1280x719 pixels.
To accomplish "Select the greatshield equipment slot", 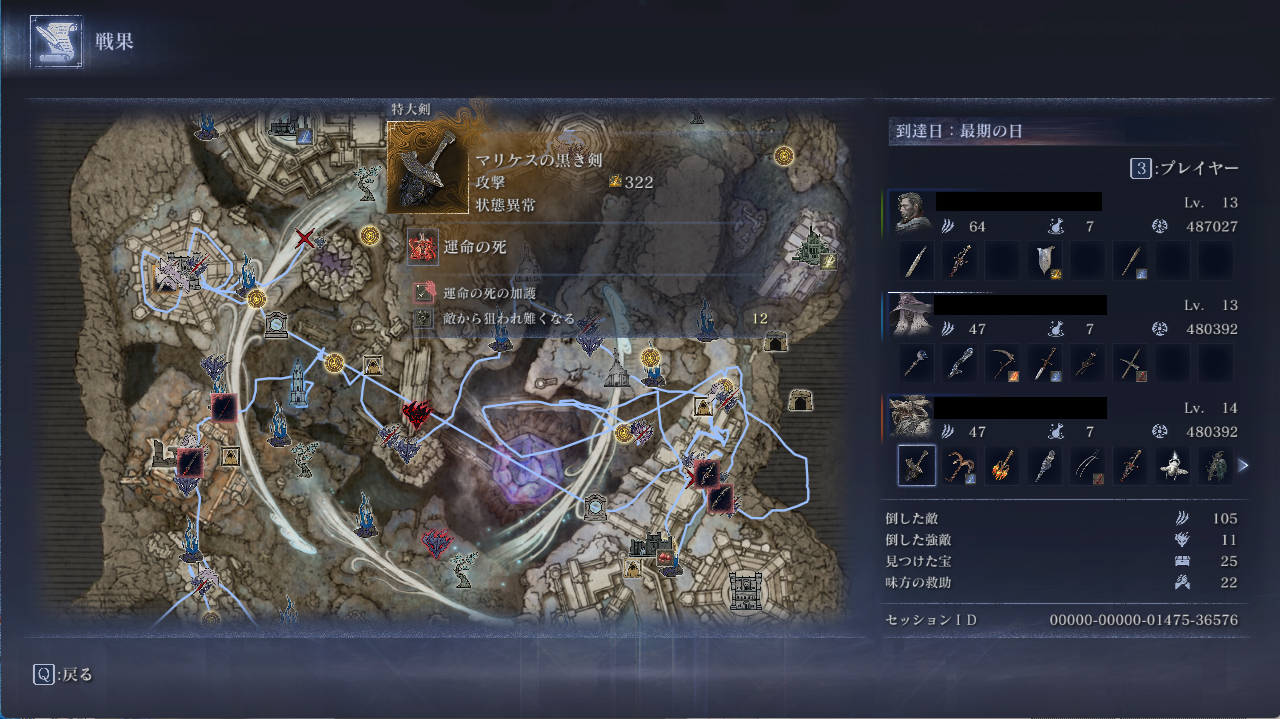I will click(1045, 261).
